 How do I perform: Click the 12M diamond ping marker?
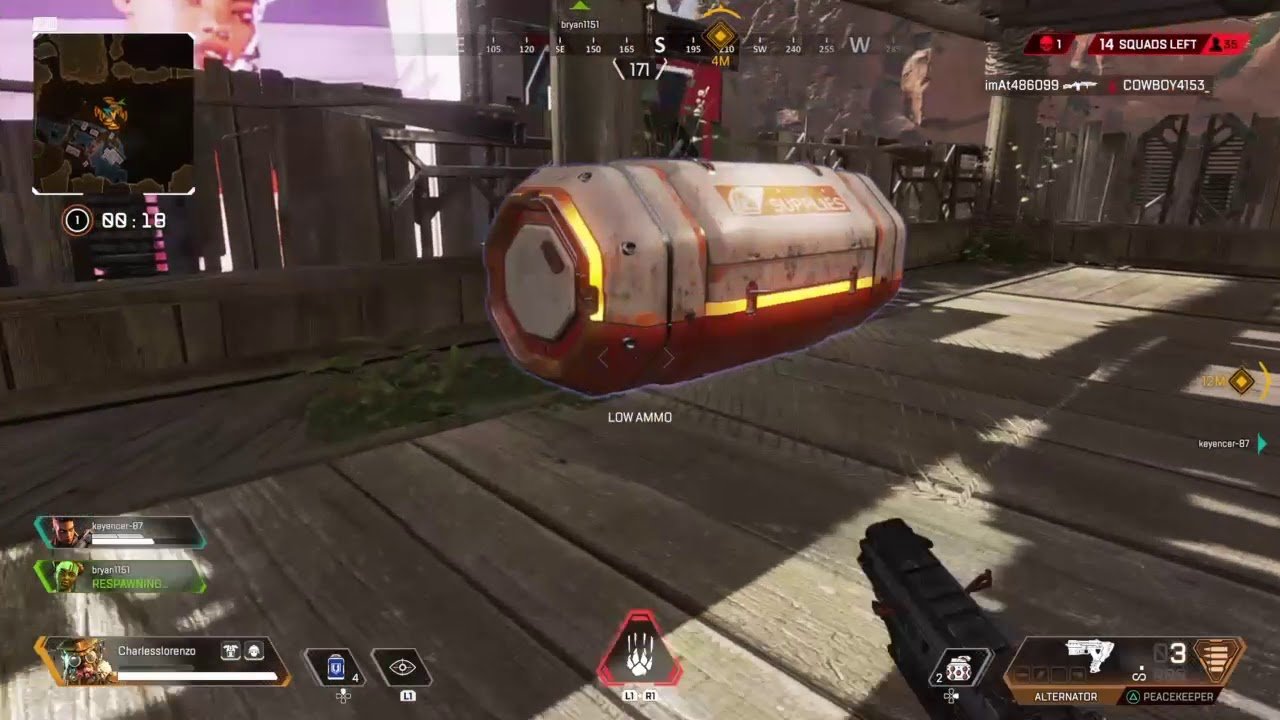(1241, 381)
